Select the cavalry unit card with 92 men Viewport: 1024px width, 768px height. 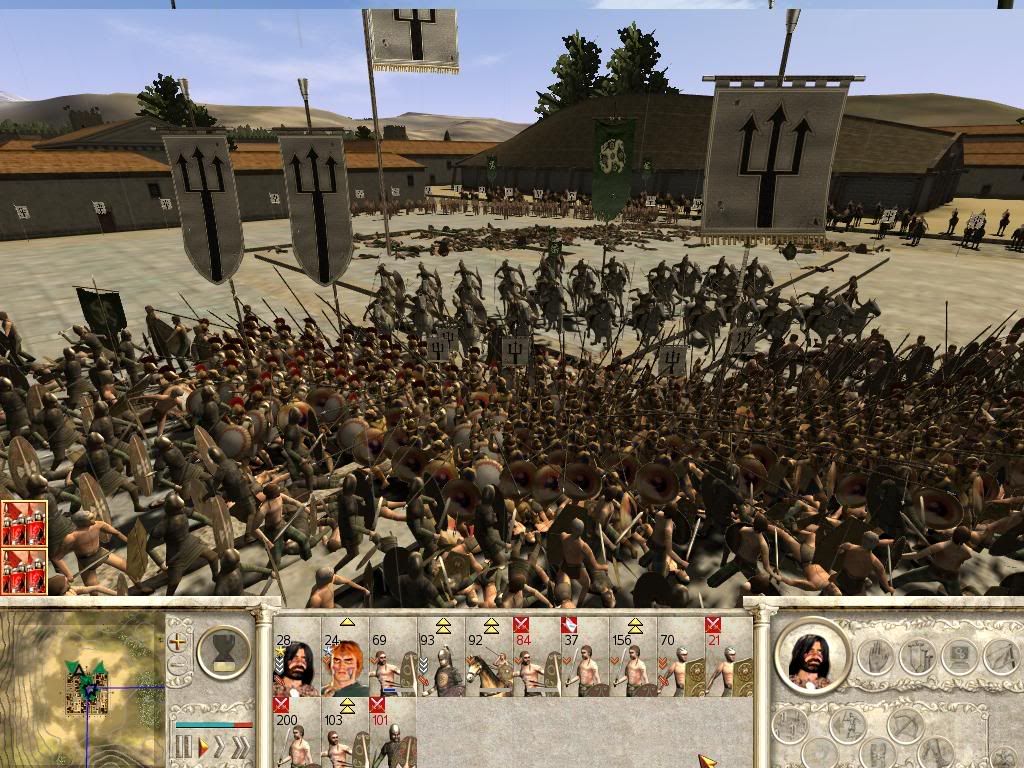tap(489, 662)
